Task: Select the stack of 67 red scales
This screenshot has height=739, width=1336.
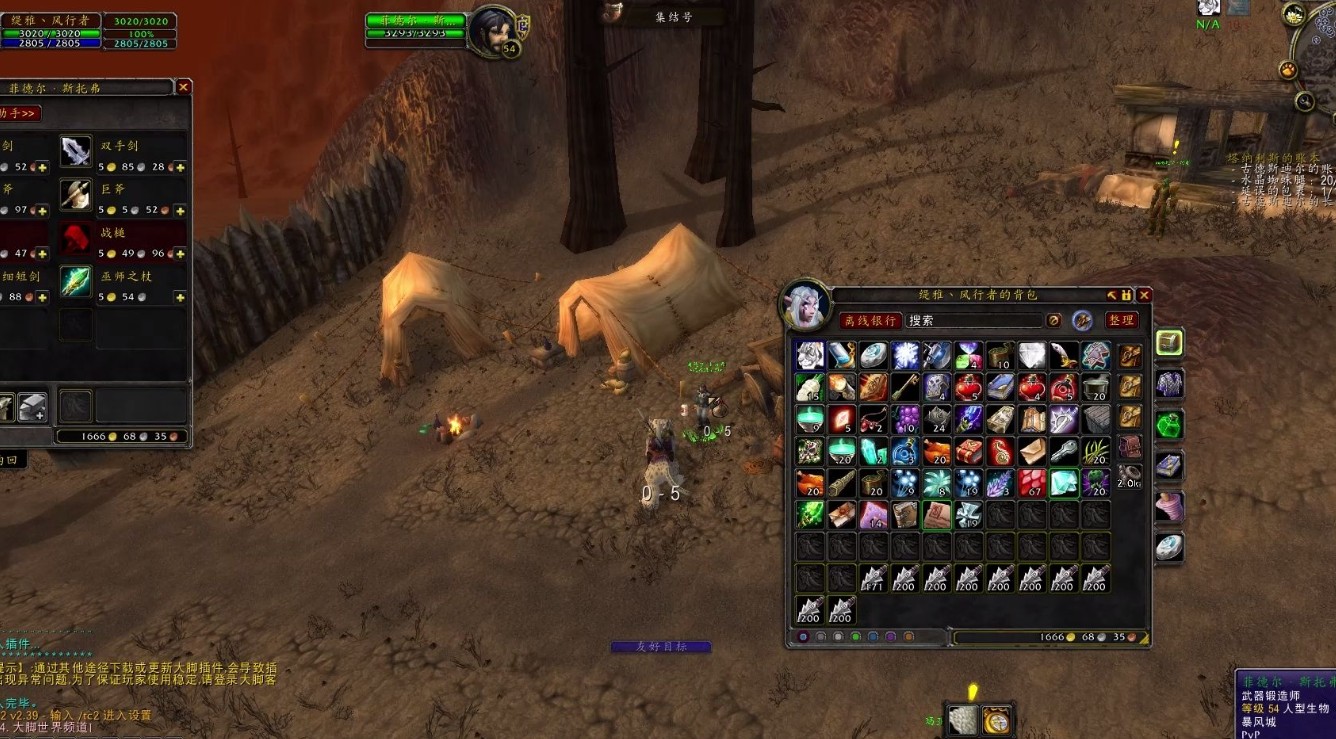Action: click(1032, 483)
